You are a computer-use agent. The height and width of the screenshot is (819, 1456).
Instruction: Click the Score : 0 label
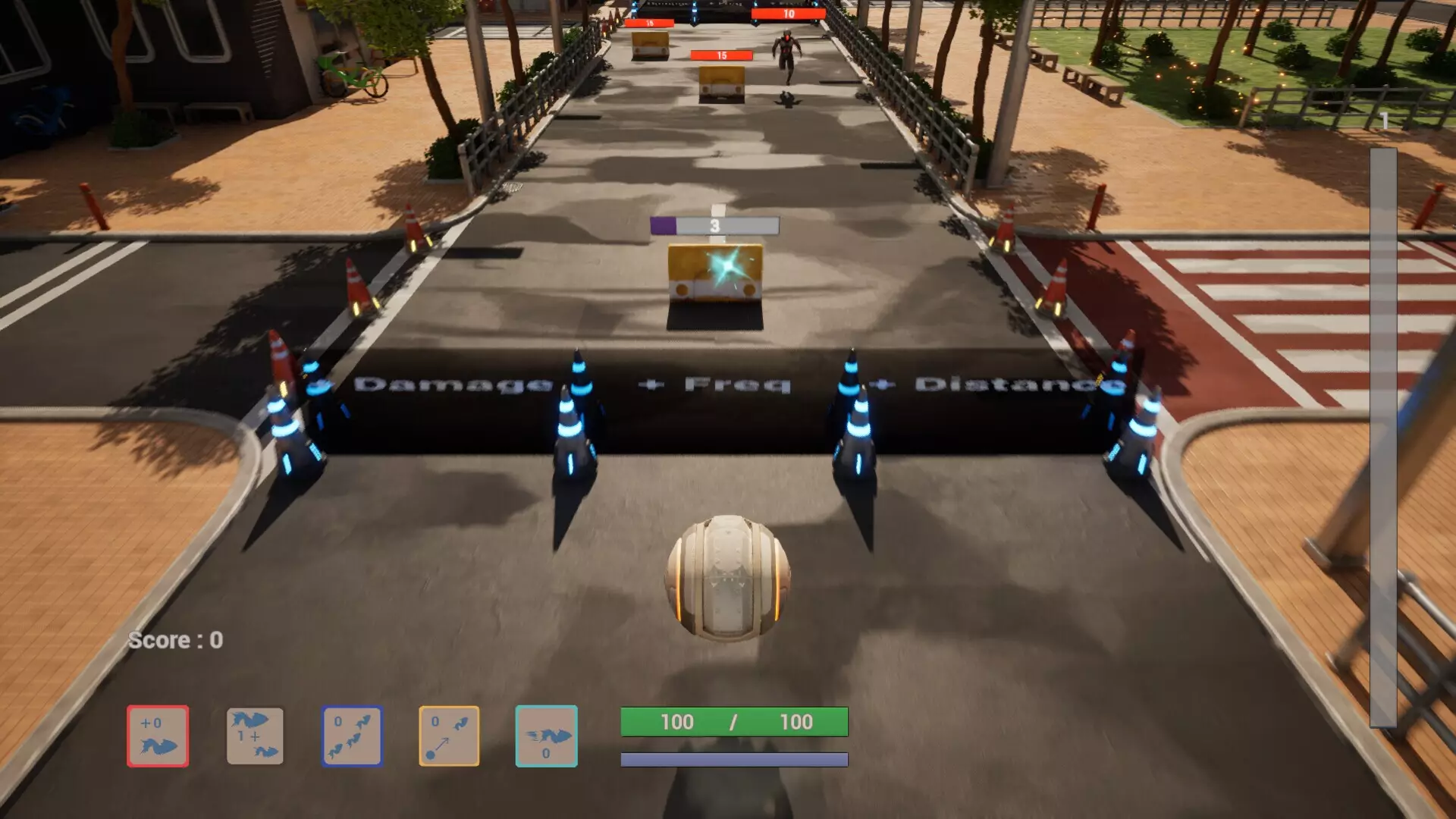174,639
